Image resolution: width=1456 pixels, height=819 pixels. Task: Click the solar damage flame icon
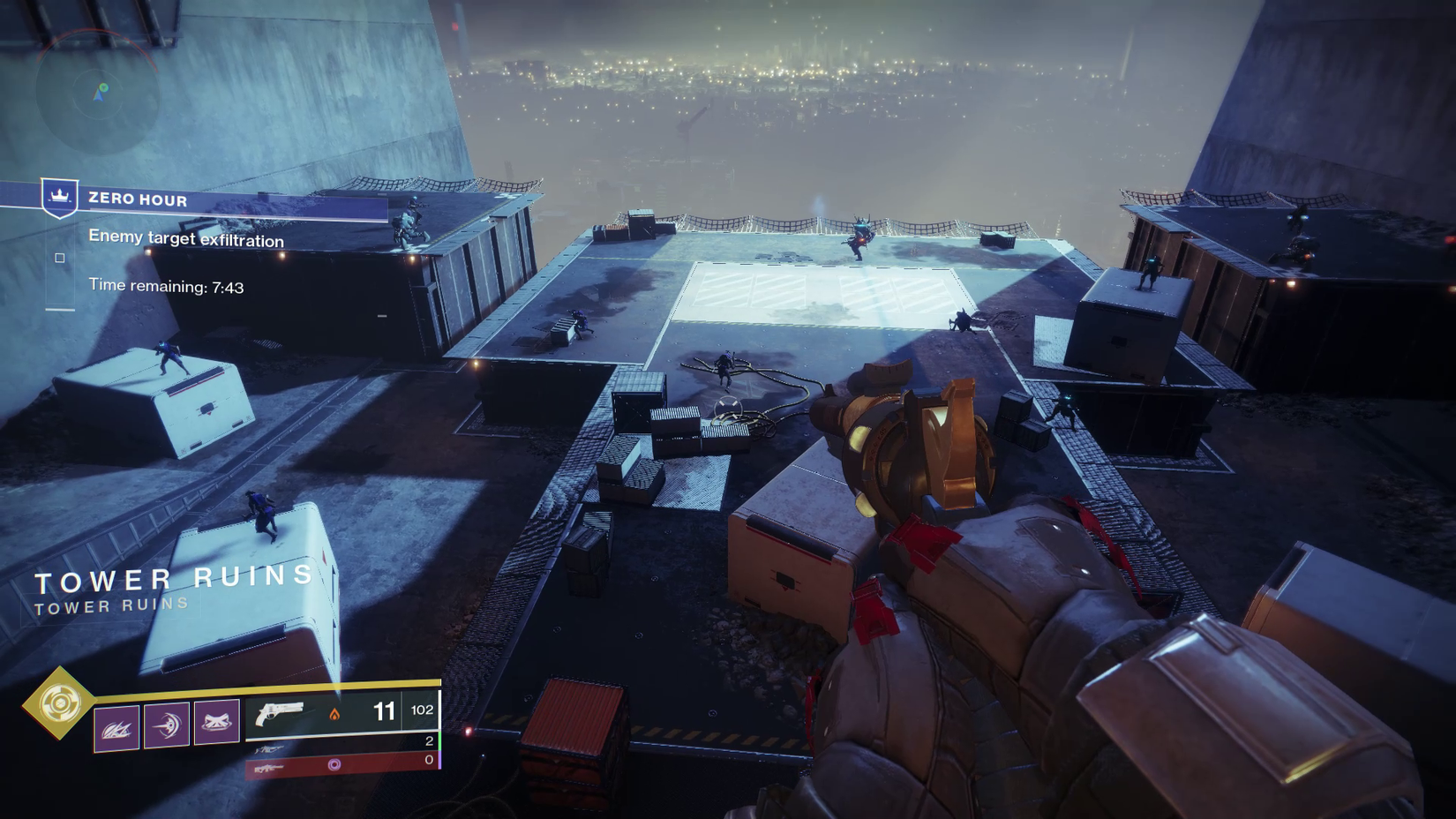click(x=335, y=711)
